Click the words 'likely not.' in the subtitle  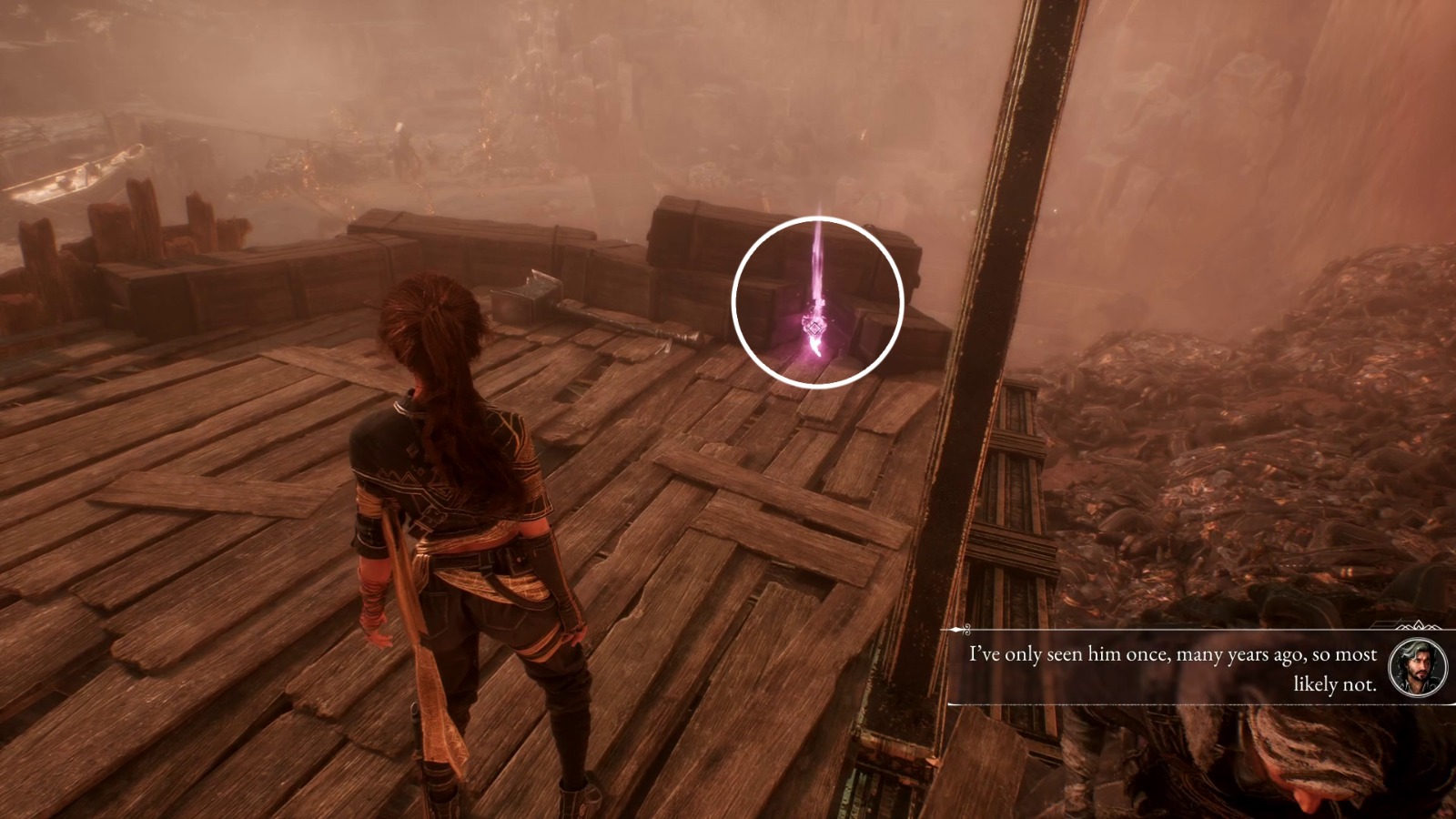coord(1337,684)
